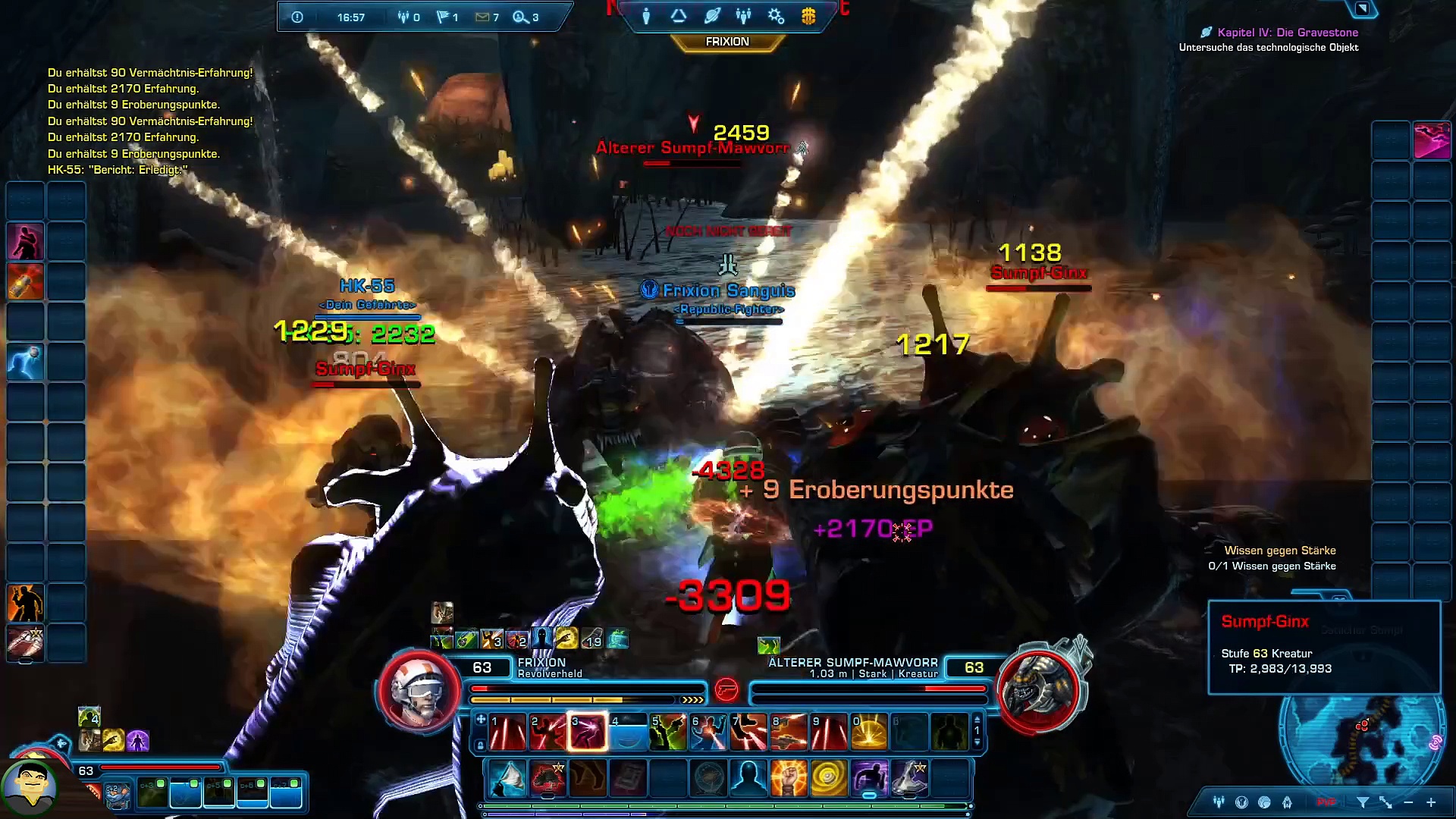
Task: Trigger the golden dome ability in slot 0
Action: pos(869,733)
